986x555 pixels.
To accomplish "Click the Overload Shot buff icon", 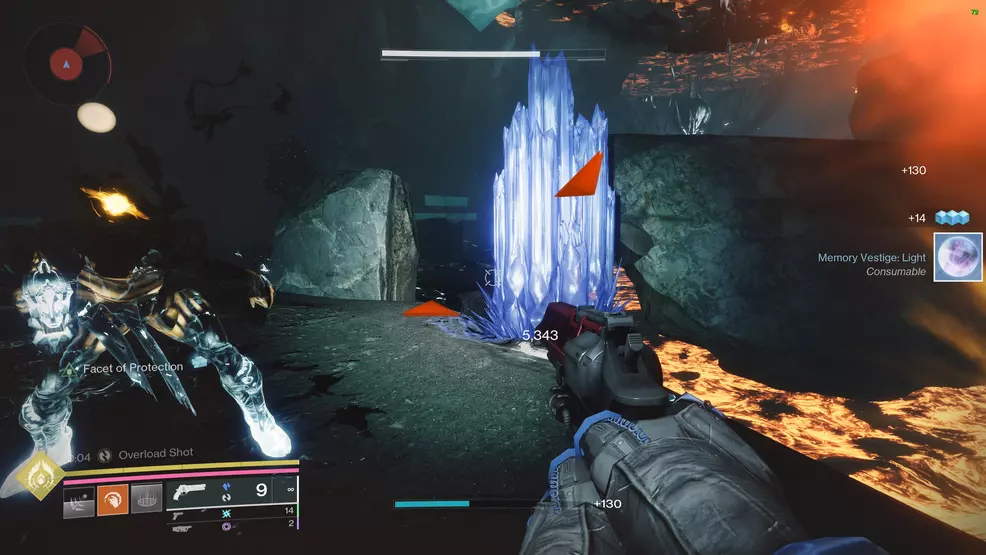I will coord(105,454).
